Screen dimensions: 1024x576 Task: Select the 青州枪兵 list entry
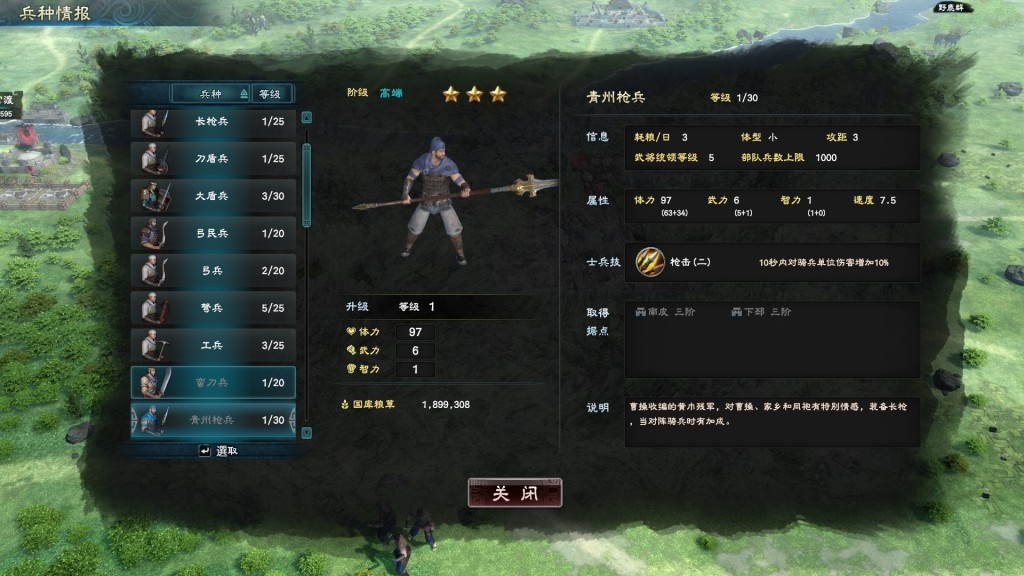click(x=213, y=420)
